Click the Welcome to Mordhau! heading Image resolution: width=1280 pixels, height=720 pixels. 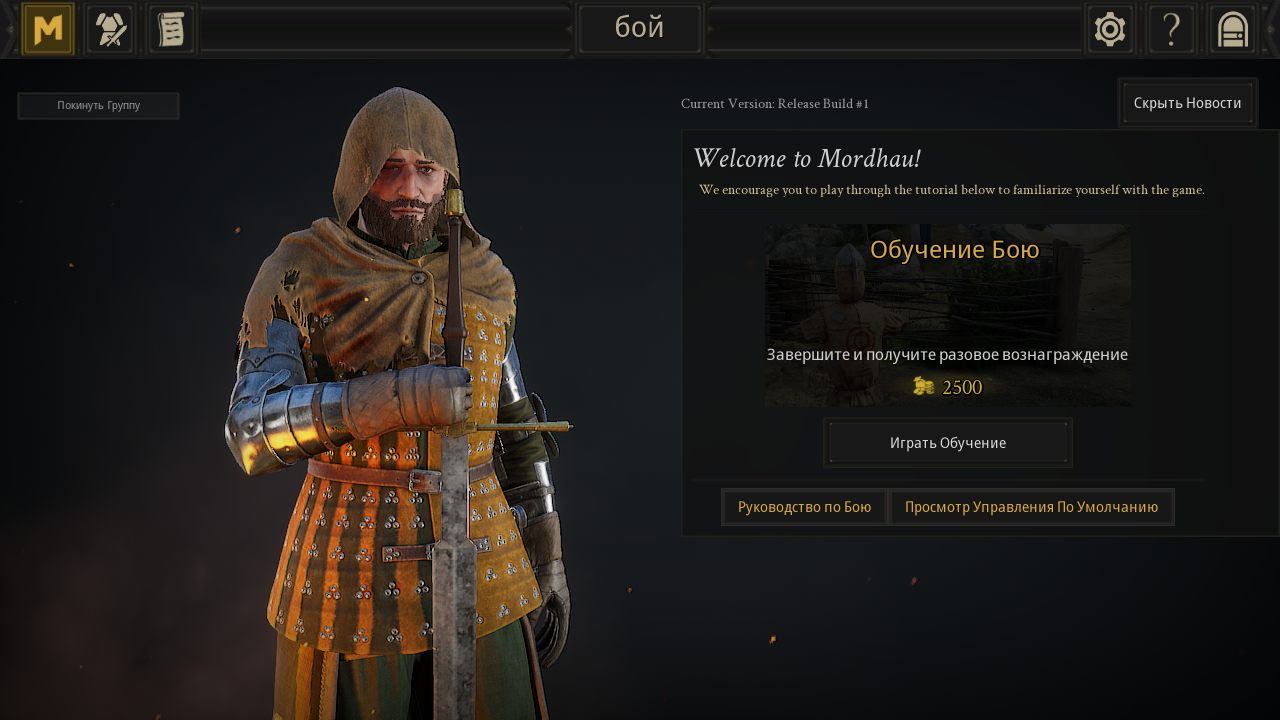coord(807,158)
